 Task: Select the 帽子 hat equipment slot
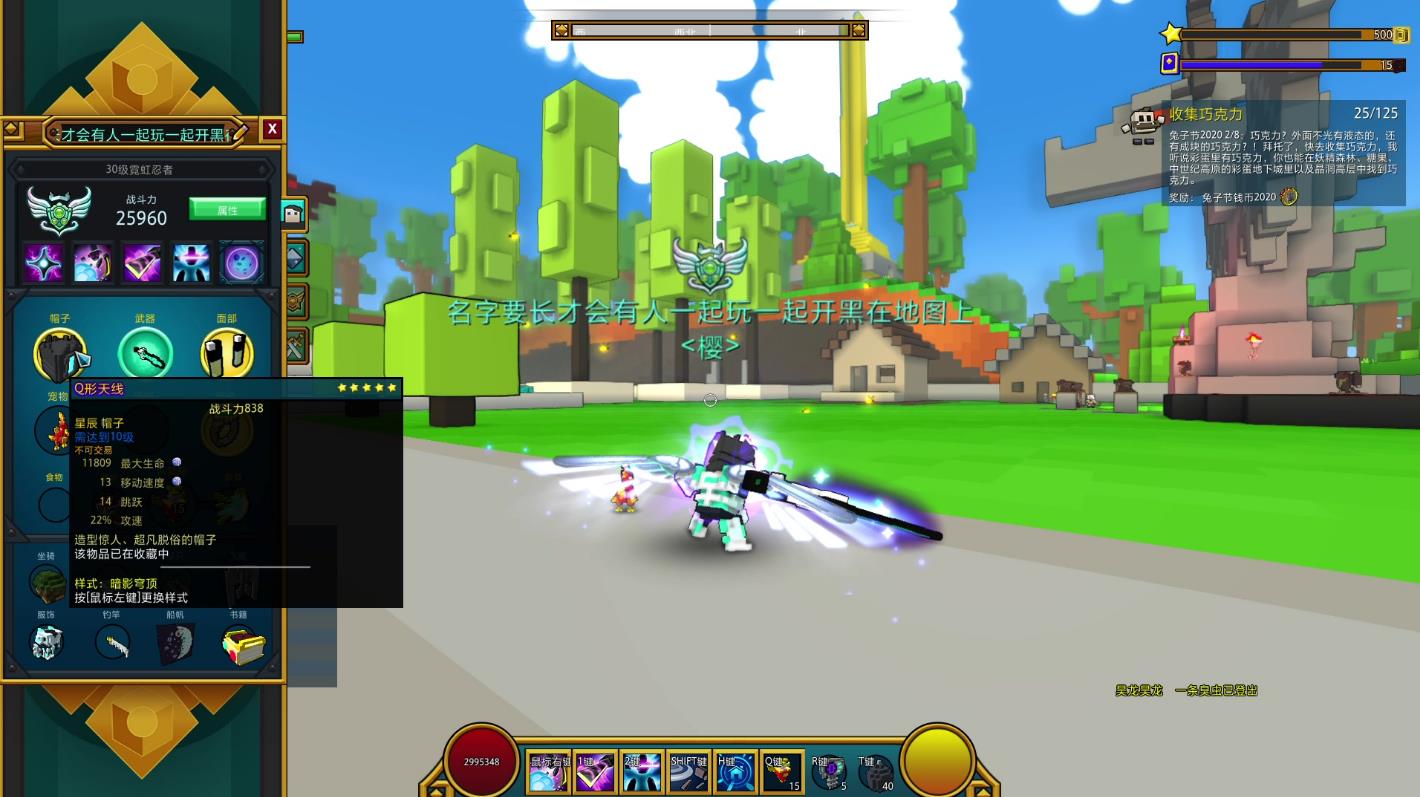pos(60,355)
